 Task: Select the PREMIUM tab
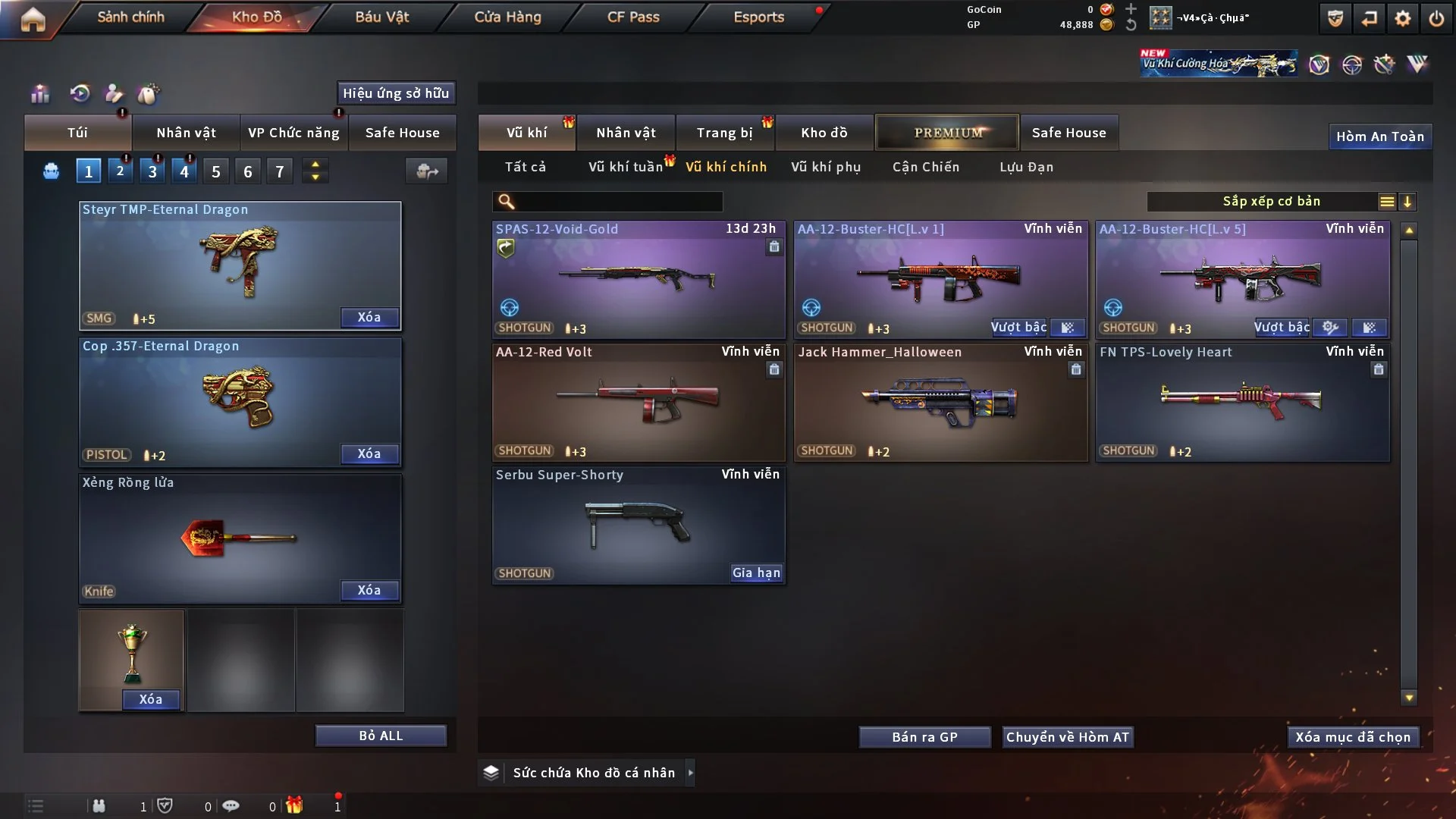[947, 133]
